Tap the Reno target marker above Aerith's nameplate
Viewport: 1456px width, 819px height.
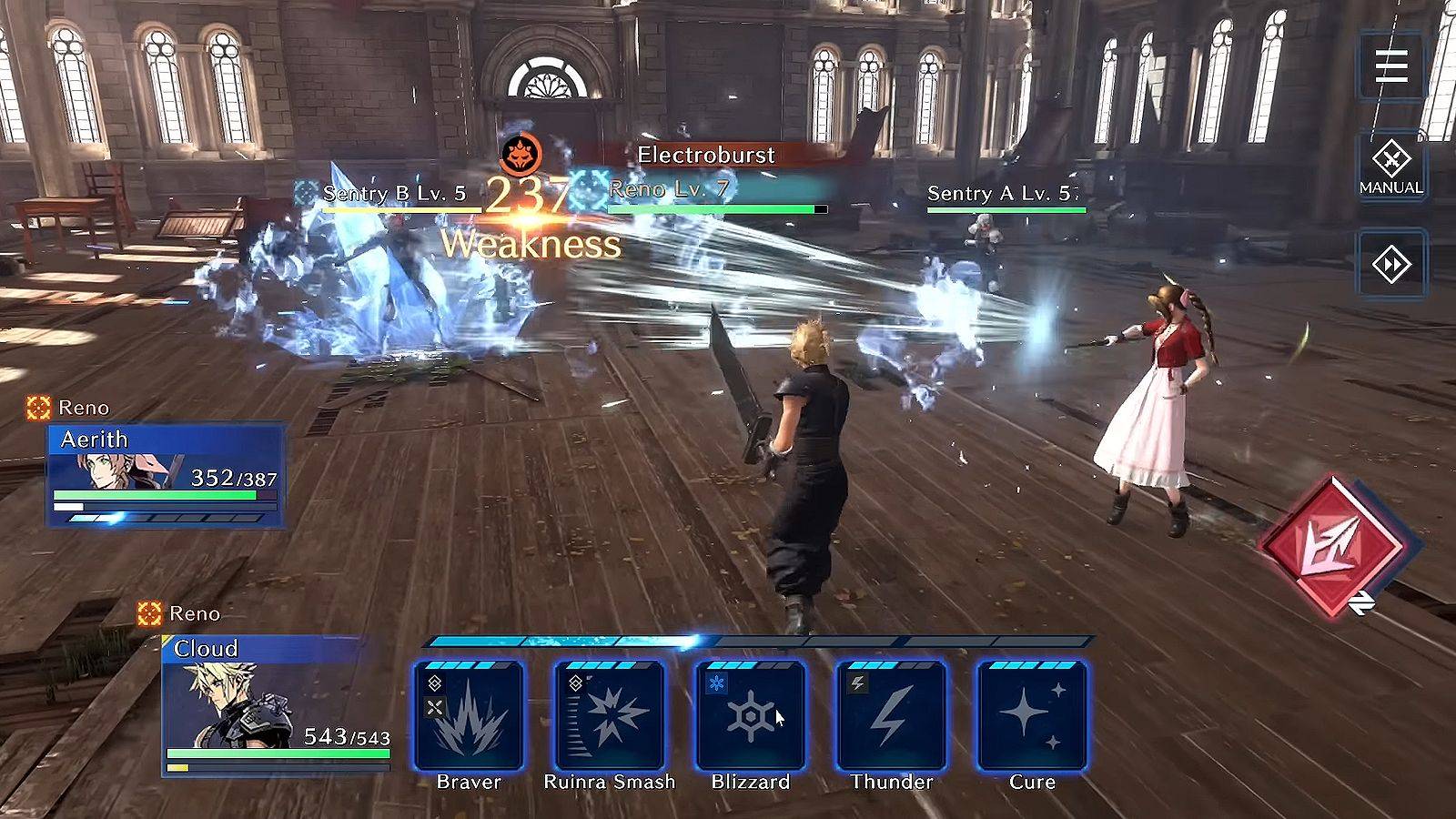click(36, 409)
